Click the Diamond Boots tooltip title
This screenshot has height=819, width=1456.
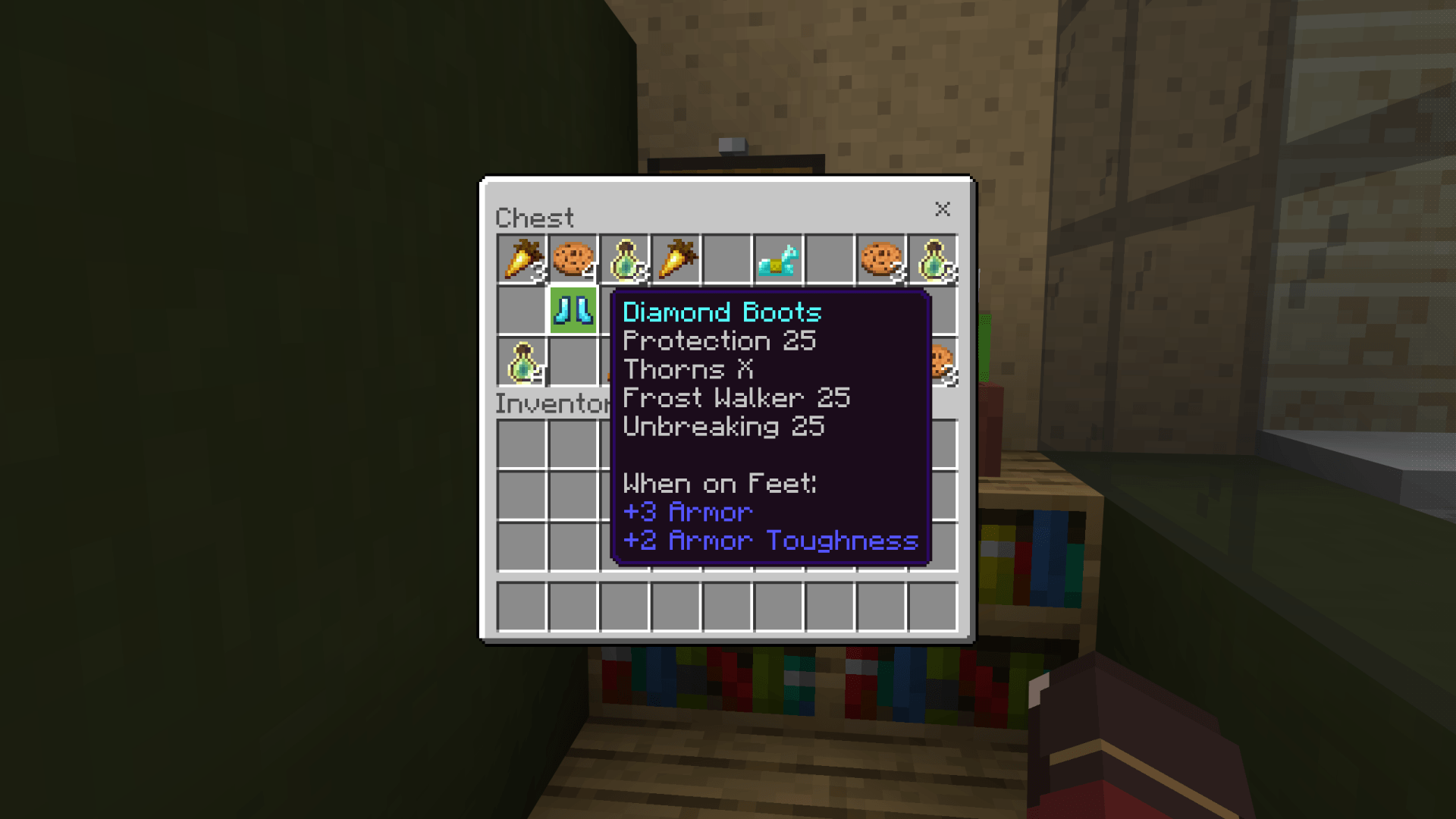pyautogui.click(x=720, y=312)
